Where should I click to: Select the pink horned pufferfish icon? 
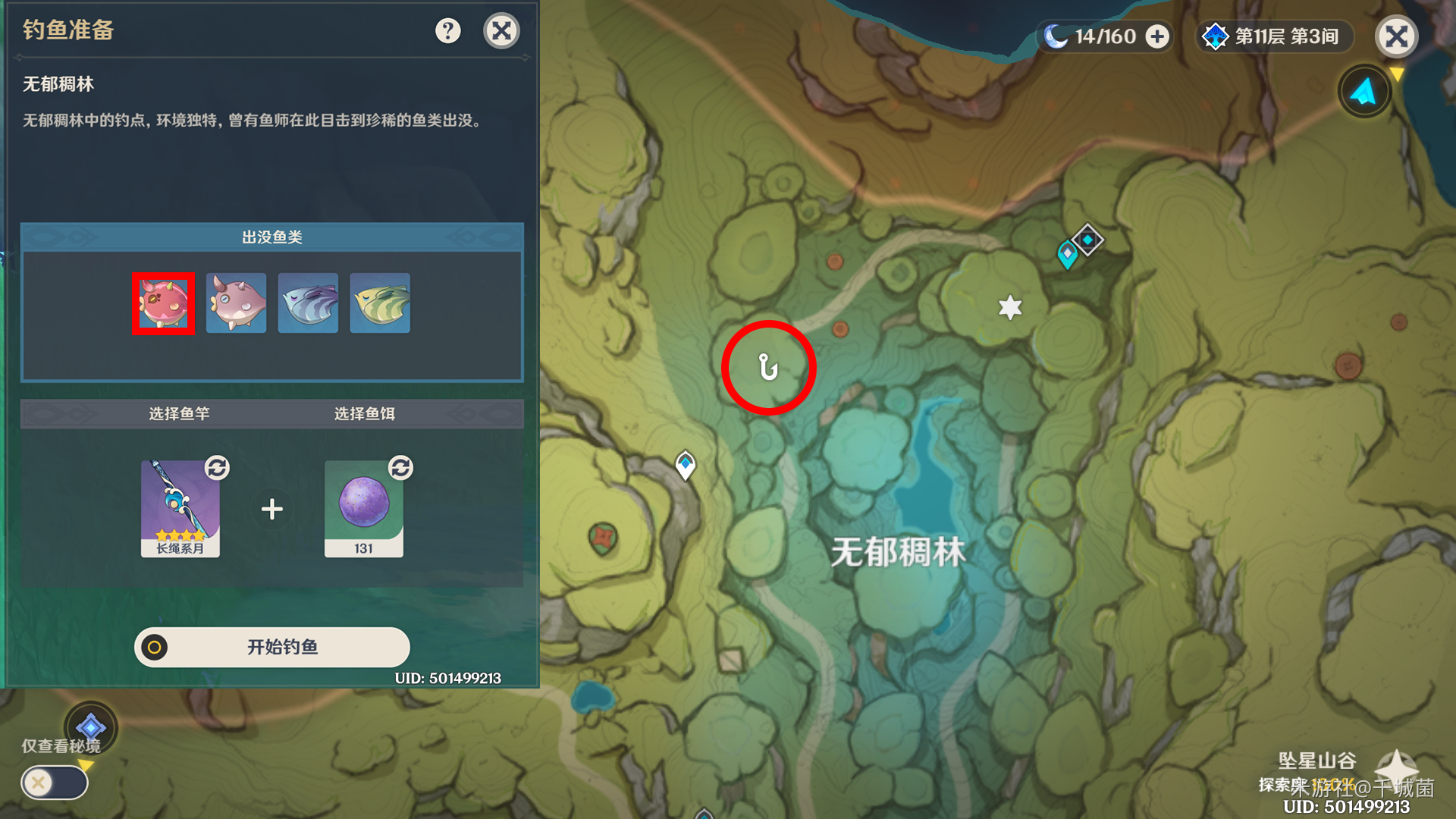coord(236,303)
